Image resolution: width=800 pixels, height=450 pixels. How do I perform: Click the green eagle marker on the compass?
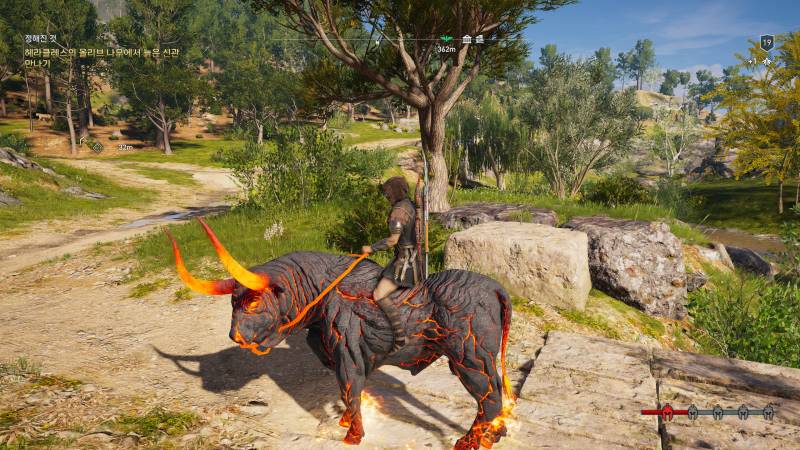tap(446, 39)
